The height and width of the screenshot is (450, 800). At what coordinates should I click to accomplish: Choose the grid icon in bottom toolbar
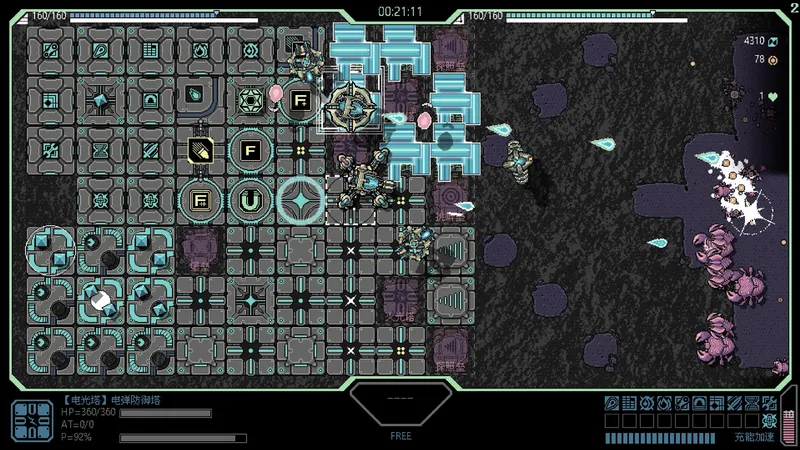tap(629, 403)
